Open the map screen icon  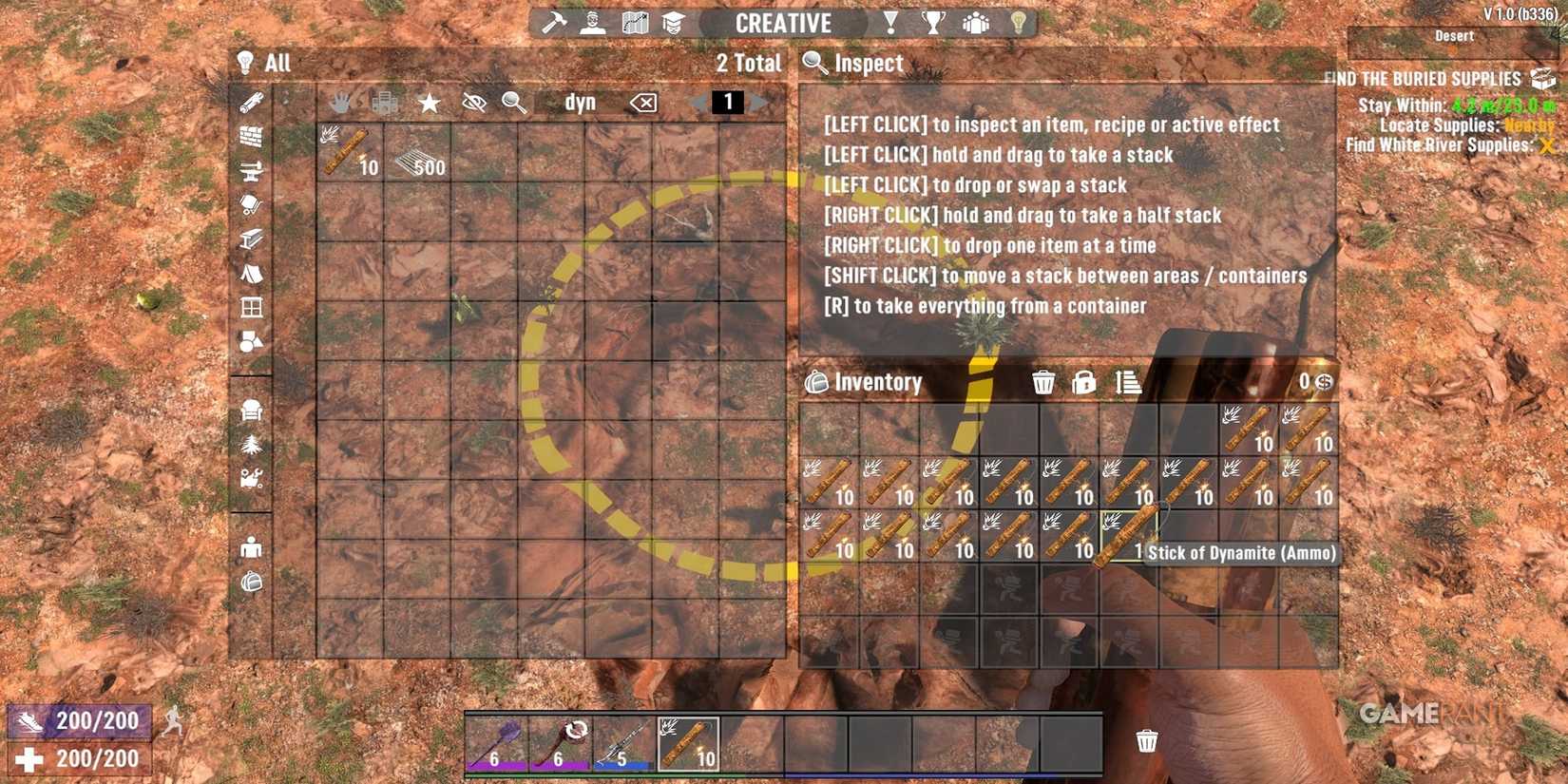point(634,21)
